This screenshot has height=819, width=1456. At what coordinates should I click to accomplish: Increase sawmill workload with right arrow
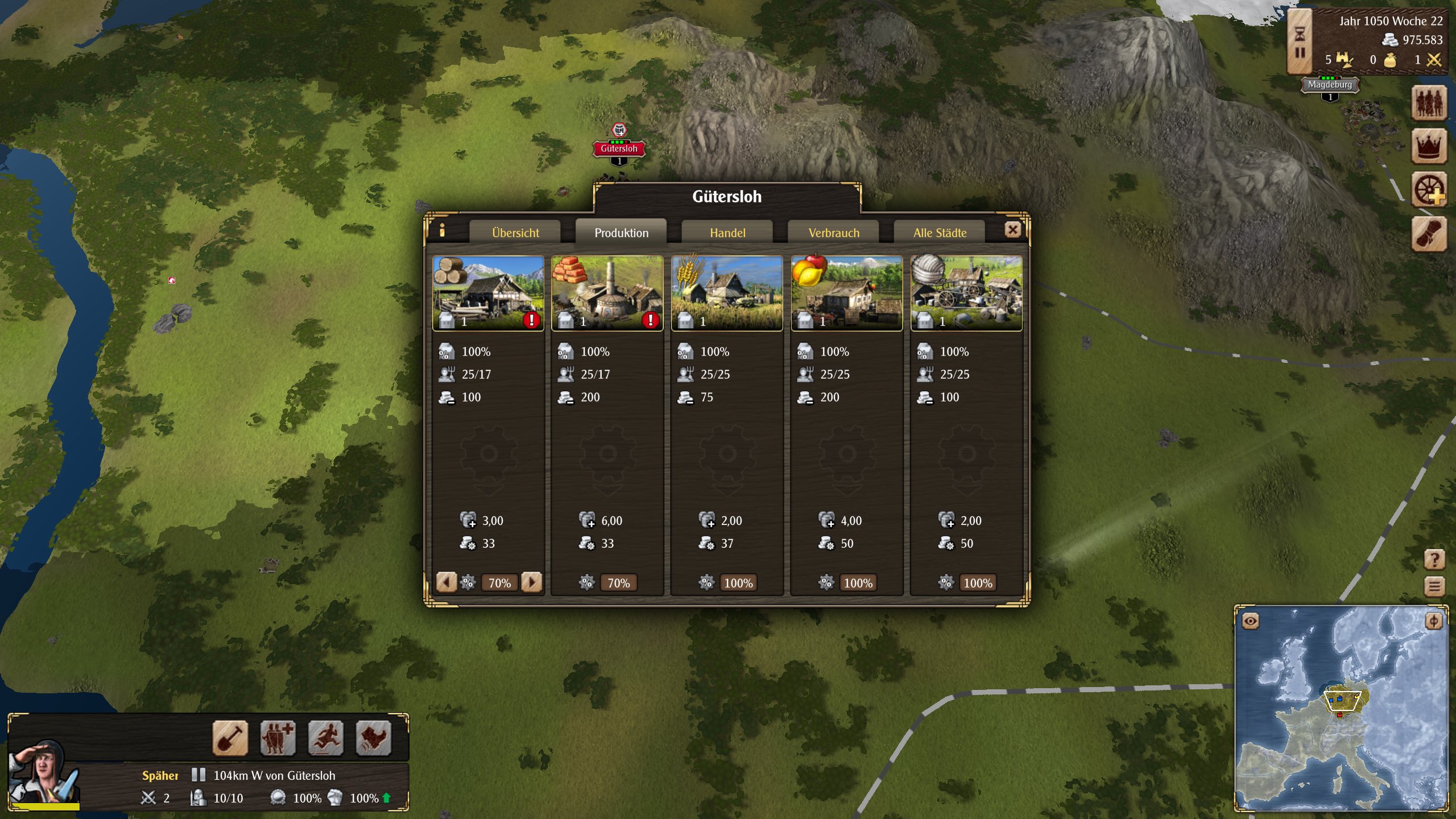(x=531, y=582)
